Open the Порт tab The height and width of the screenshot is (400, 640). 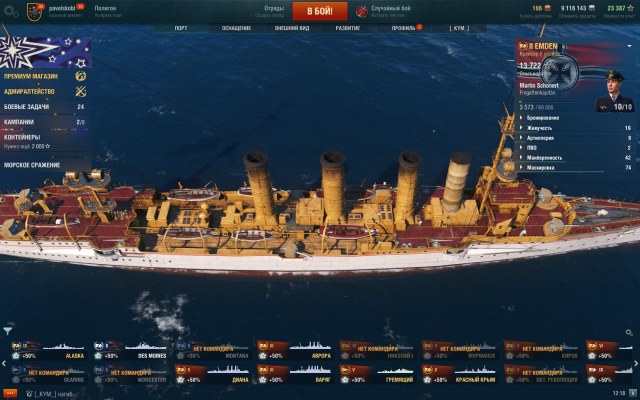click(x=181, y=28)
